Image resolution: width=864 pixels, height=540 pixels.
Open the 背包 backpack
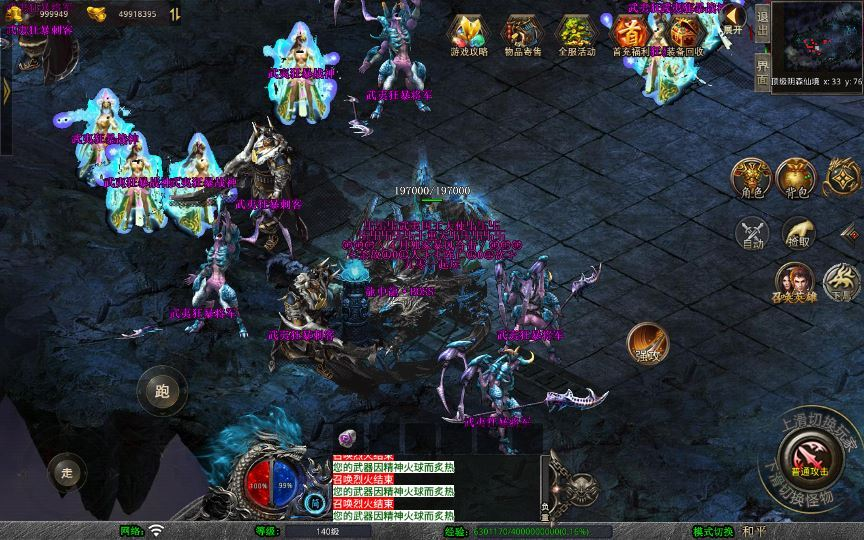(x=798, y=178)
